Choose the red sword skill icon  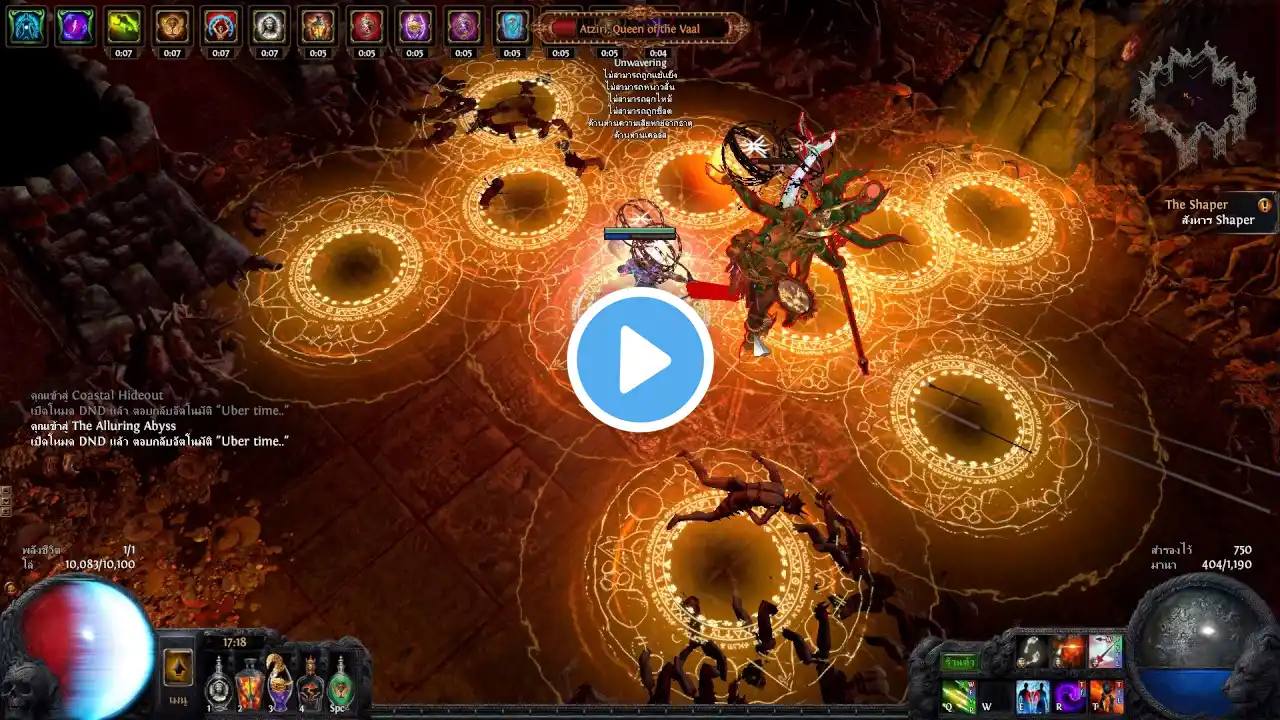(x=1106, y=652)
